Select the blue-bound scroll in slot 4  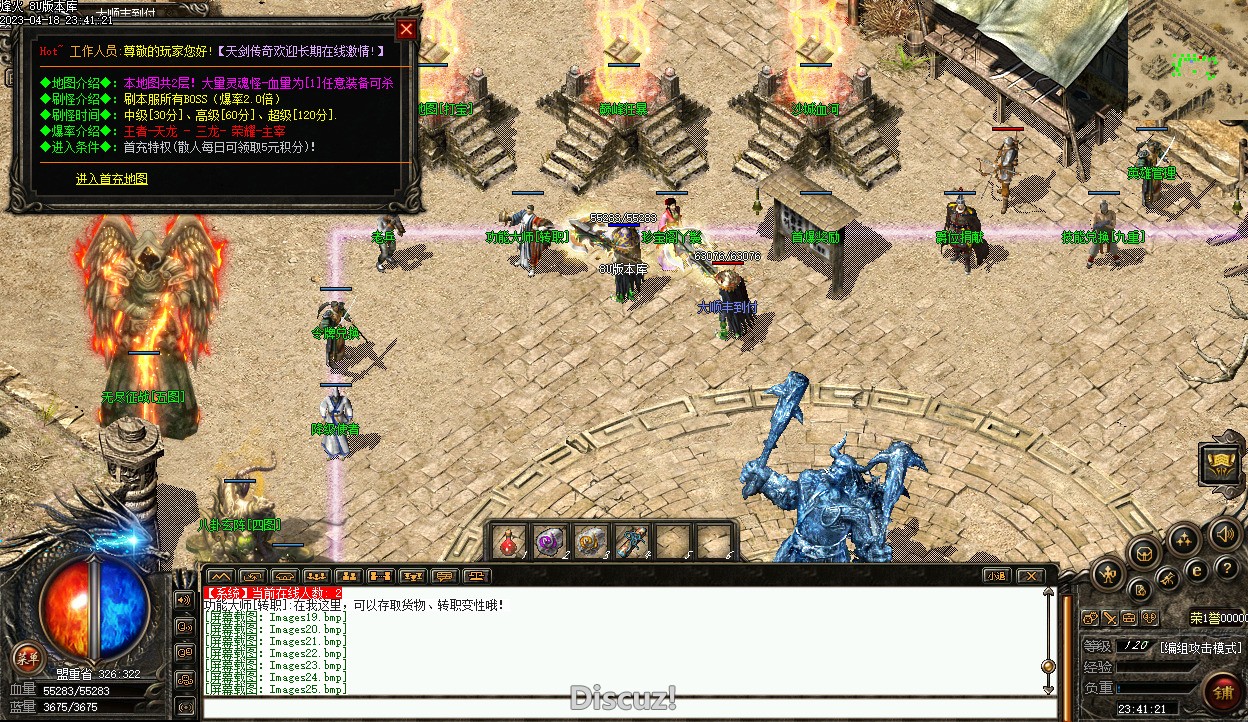[x=632, y=542]
